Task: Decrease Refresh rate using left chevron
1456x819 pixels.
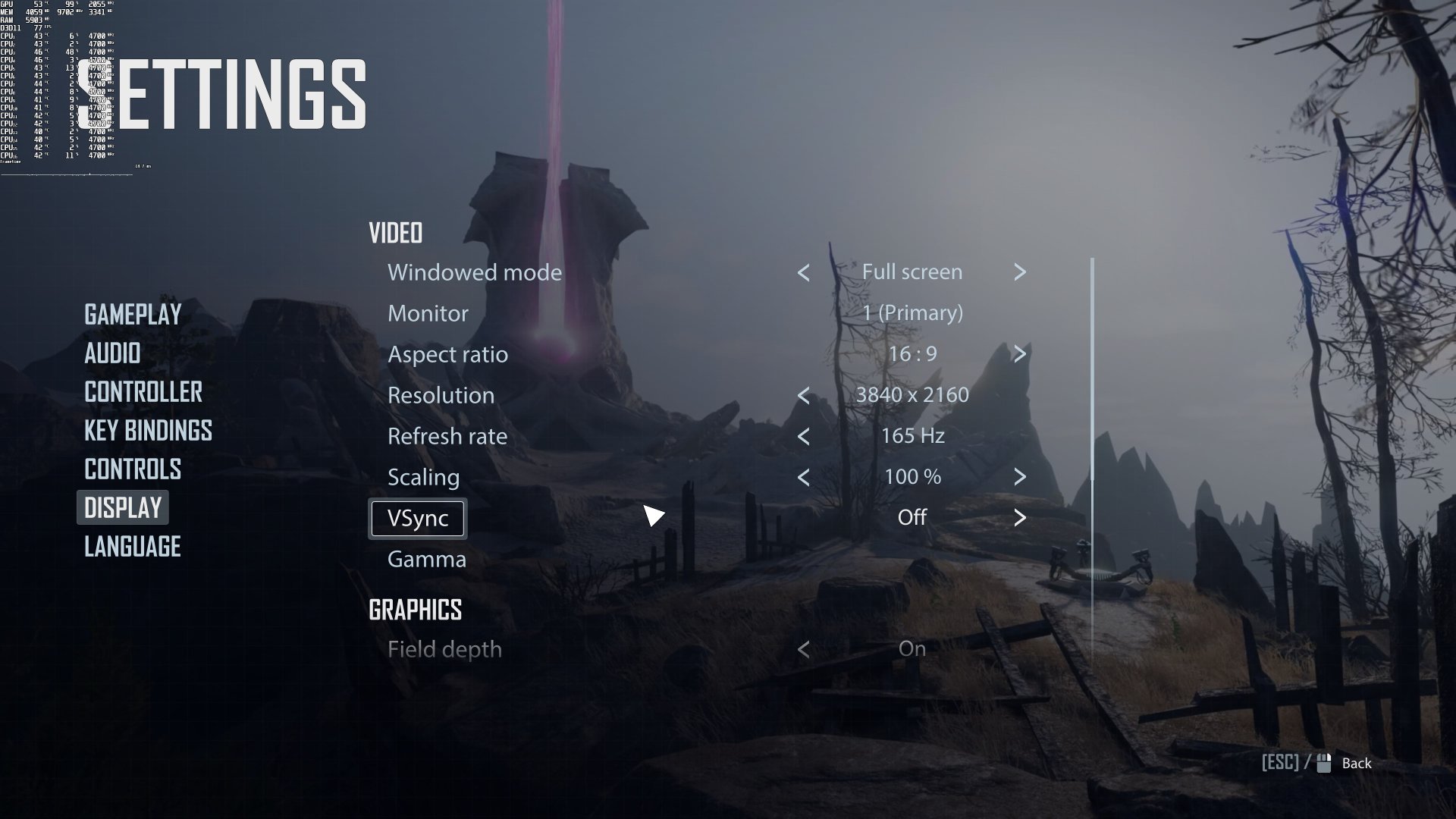Action: (803, 436)
